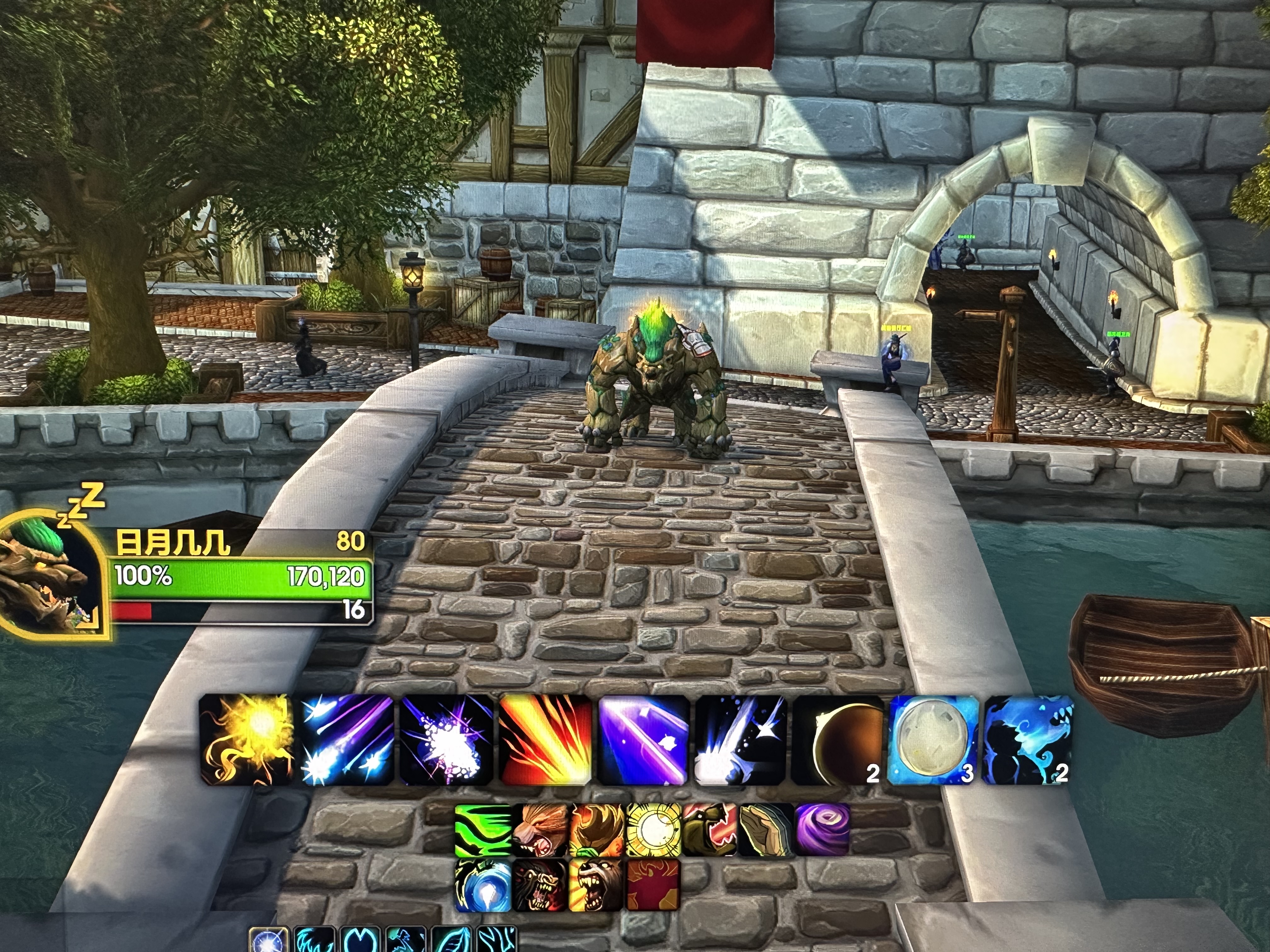Cast the glowing golden sun circle spell

[x=653, y=830]
